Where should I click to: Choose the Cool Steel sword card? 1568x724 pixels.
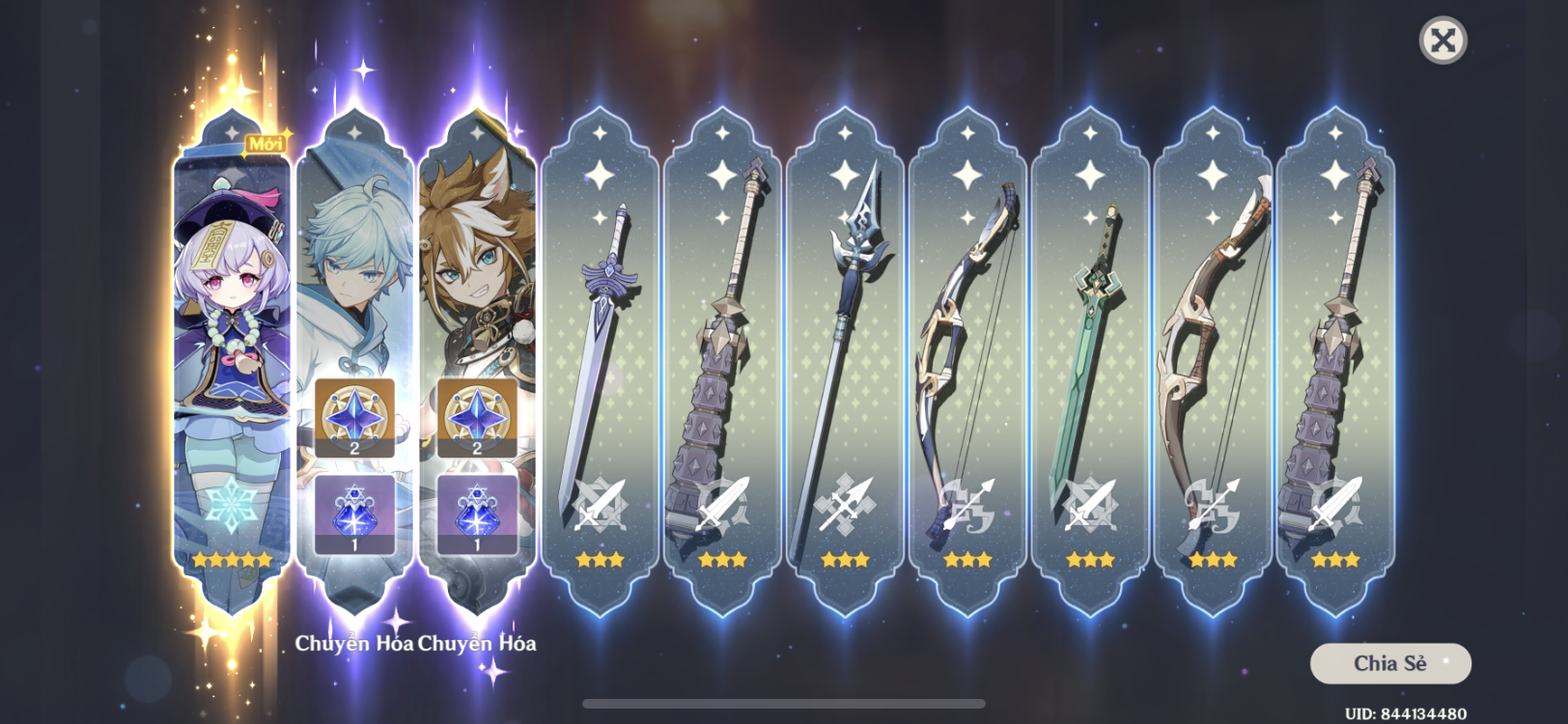pos(600,367)
